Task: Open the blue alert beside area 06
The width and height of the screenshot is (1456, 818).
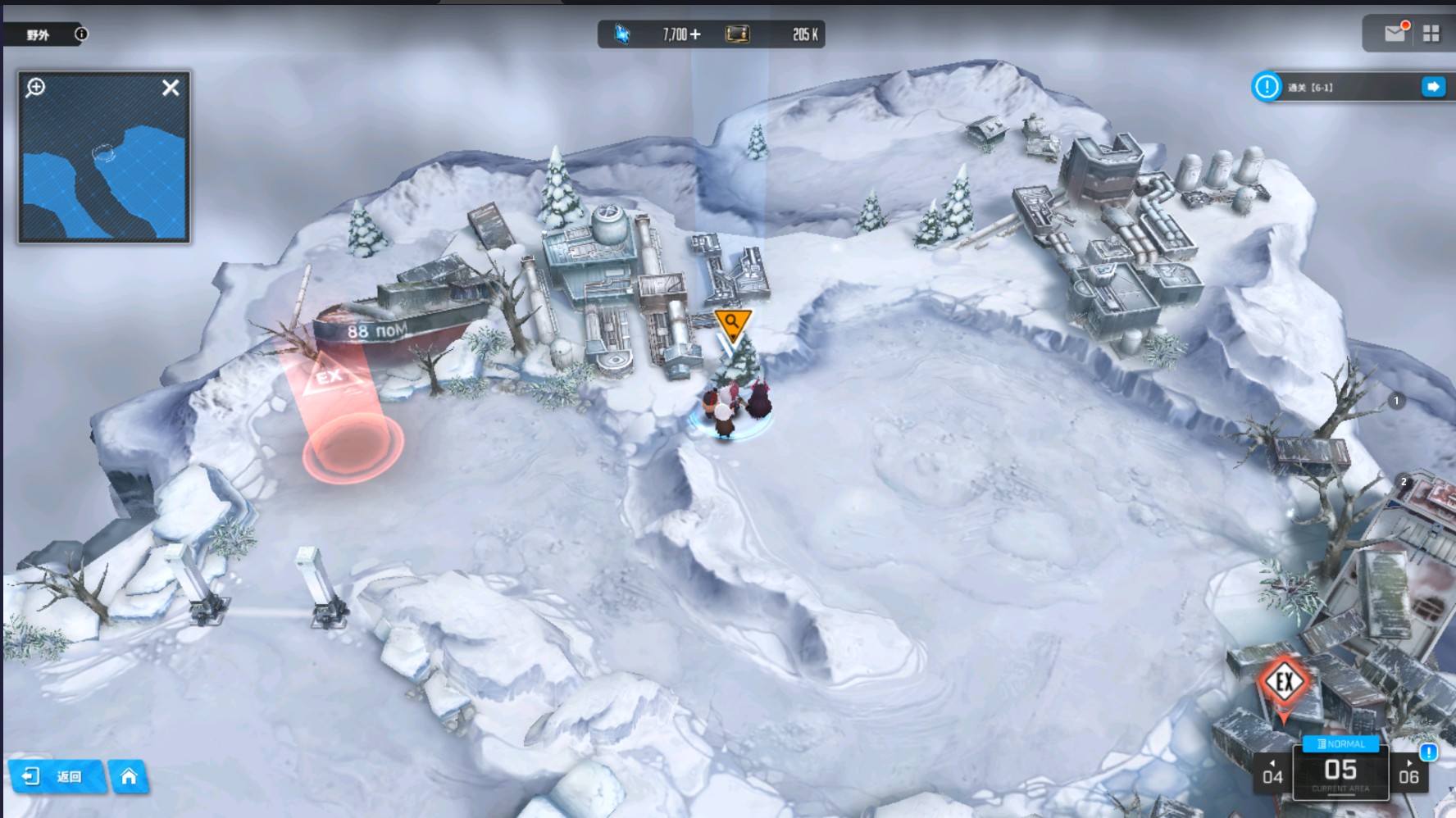Action: [1428, 752]
